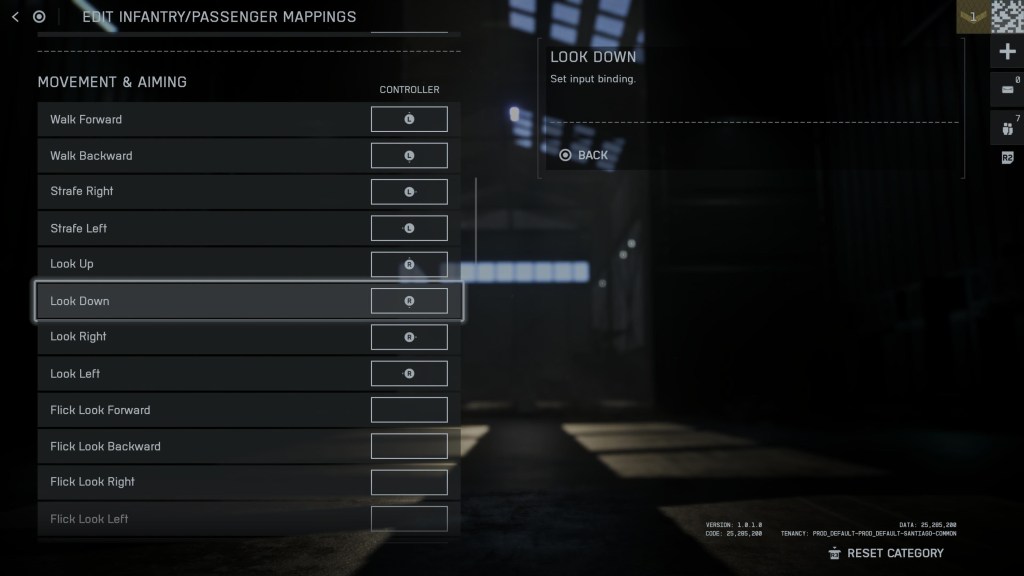
Task: Click the Look Down controller binding box
Action: tap(409, 301)
